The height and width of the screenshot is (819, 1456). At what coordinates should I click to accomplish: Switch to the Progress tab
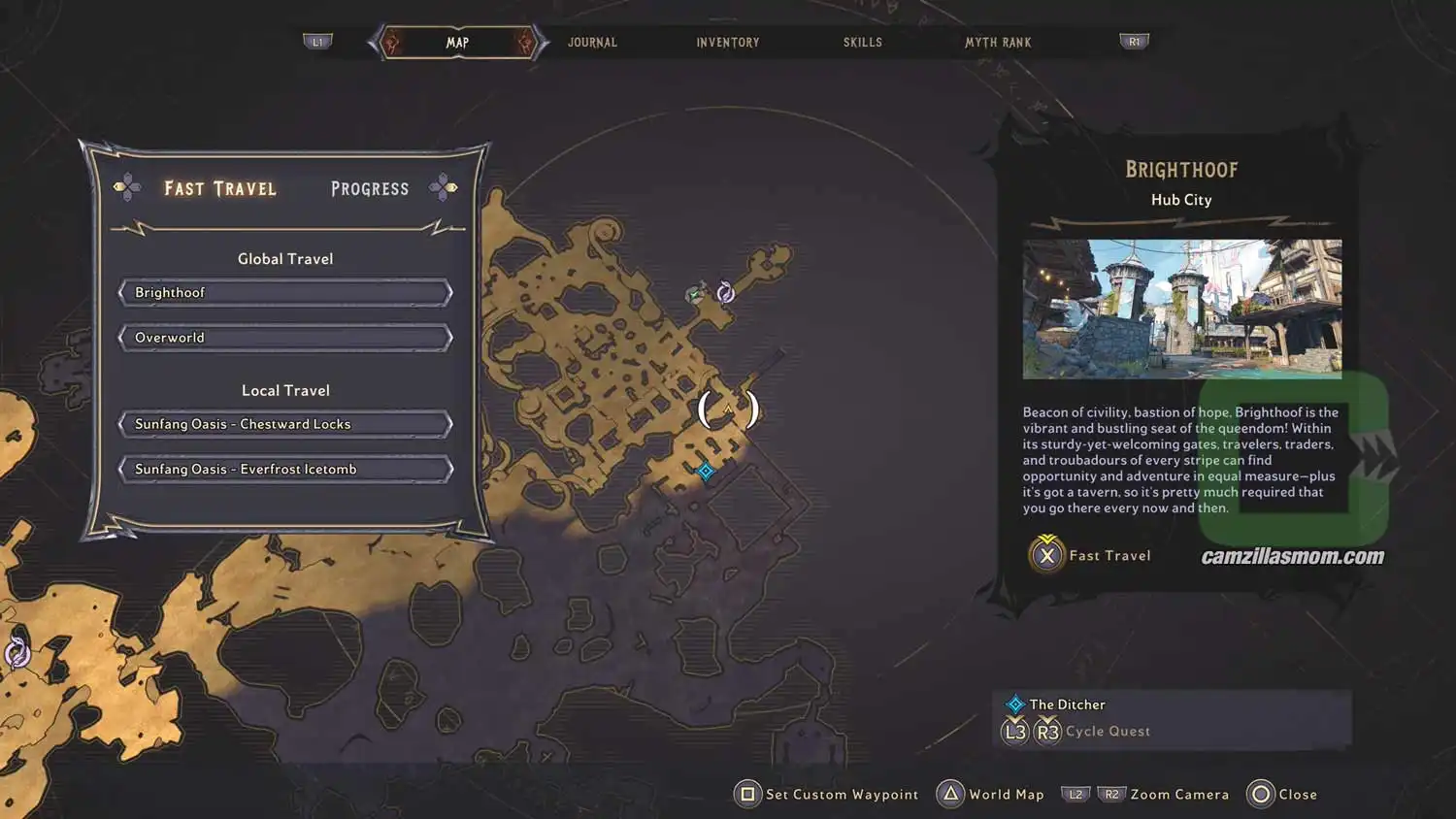click(x=369, y=188)
